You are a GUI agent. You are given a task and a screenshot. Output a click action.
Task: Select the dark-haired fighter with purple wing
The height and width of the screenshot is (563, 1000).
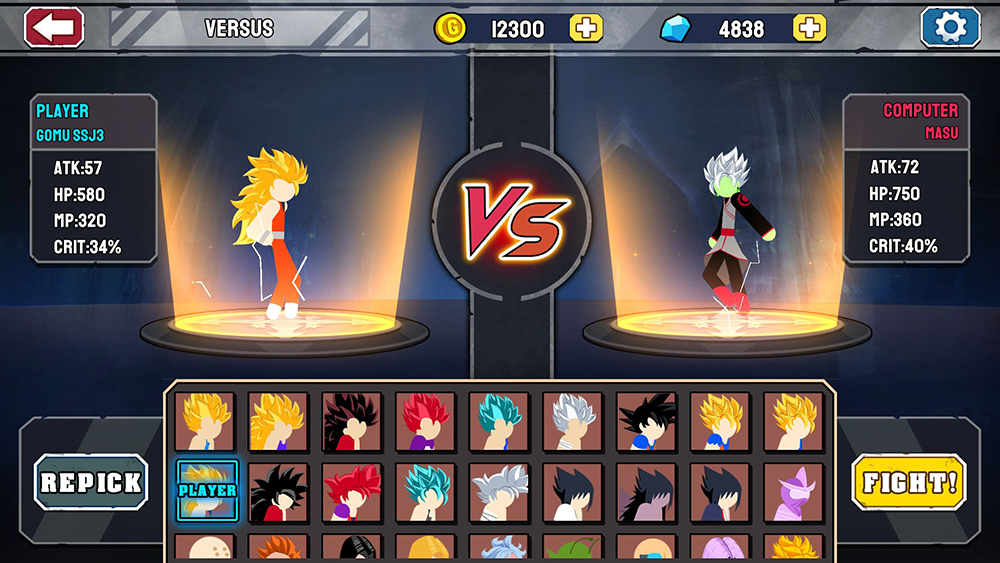tap(646, 492)
